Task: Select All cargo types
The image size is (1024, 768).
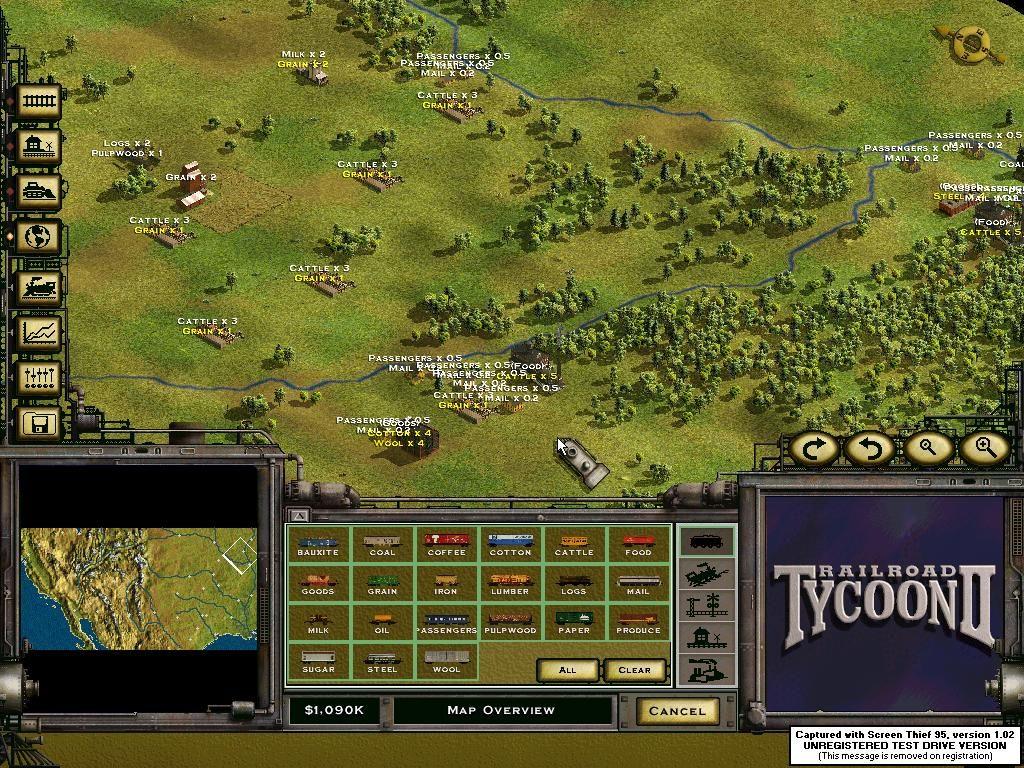Action: click(567, 670)
